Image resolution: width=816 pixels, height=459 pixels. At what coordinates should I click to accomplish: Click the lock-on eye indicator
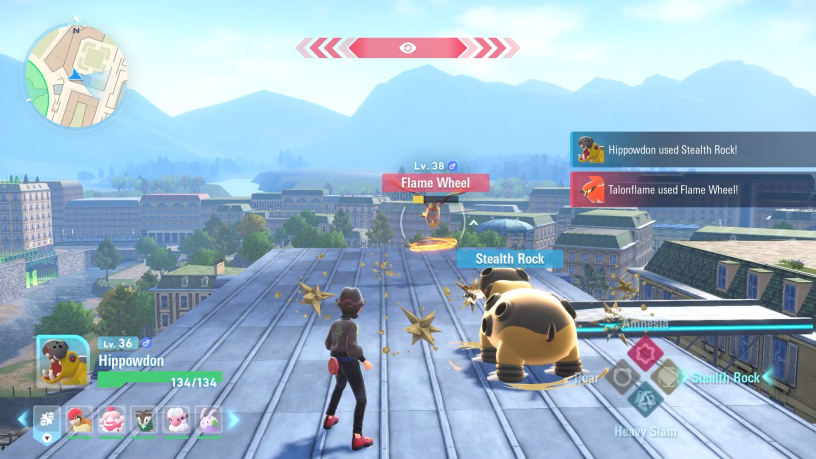[x=407, y=47]
